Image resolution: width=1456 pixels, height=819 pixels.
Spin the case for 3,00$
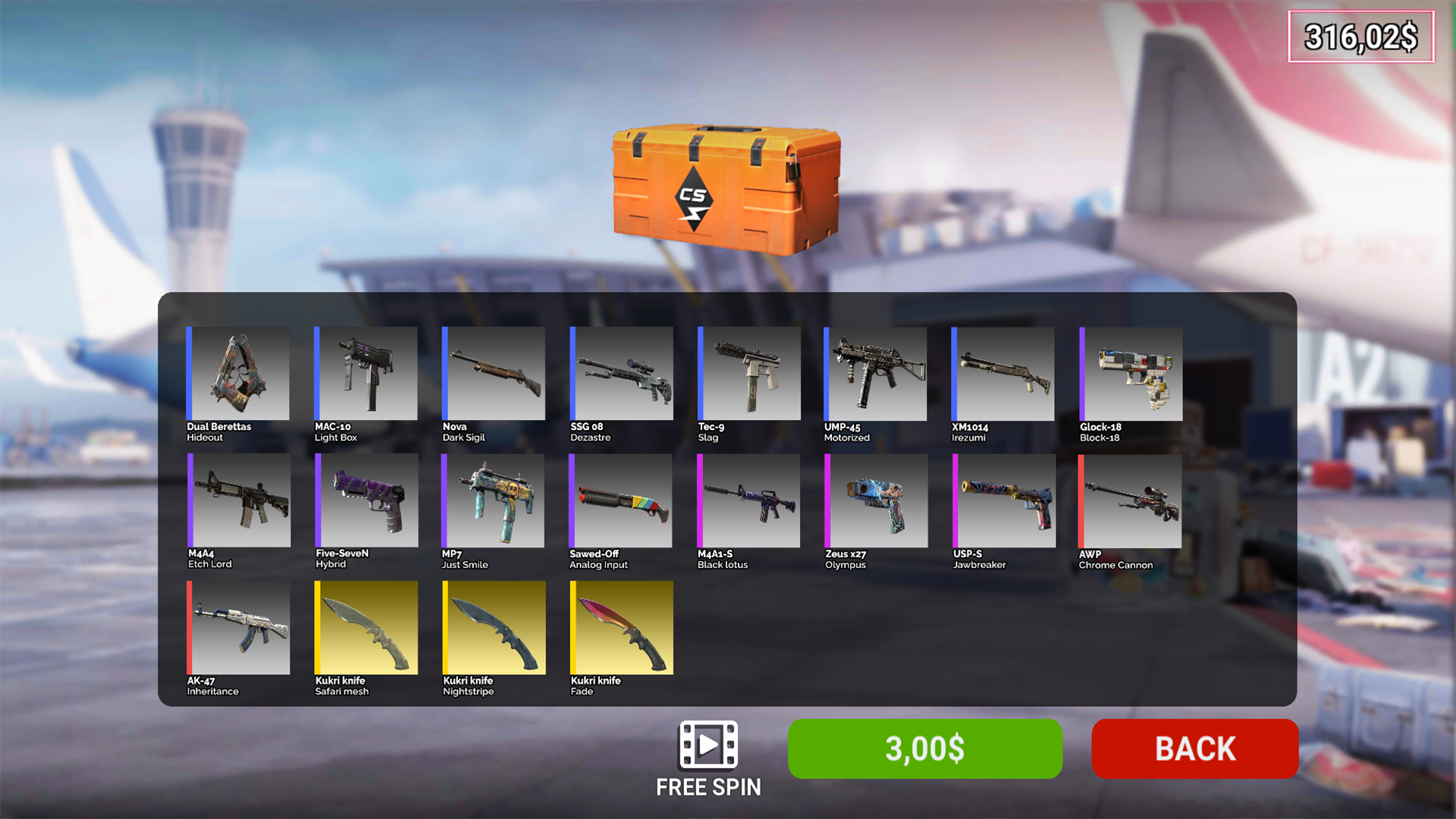(924, 750)
